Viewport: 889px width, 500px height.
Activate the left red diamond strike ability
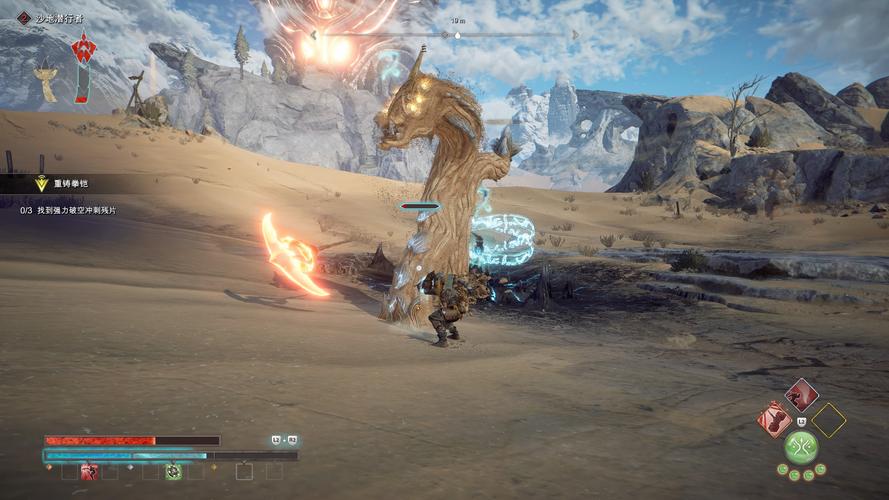(x=774, y=419)
